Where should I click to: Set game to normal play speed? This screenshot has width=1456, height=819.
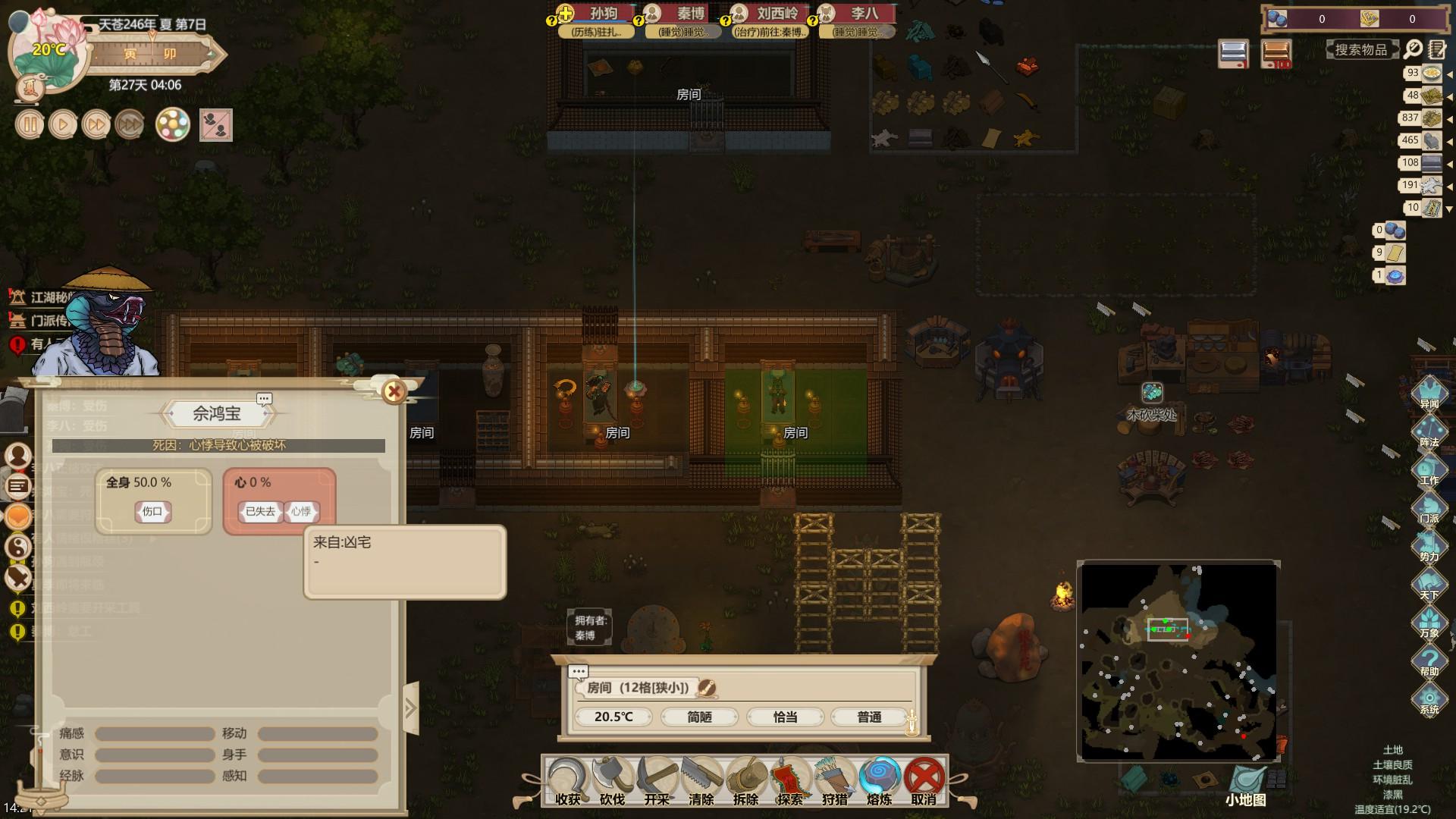click(x=63, y=124)
